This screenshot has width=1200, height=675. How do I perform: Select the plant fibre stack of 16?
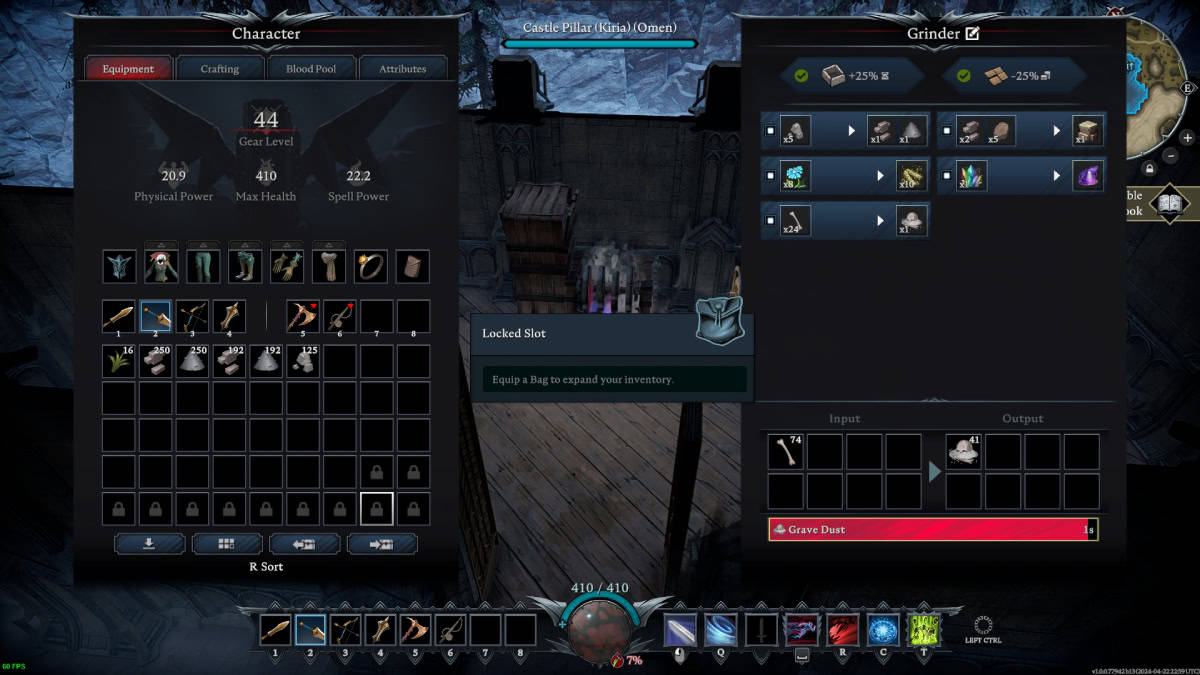pyautogui.click(x=120, y=362)
